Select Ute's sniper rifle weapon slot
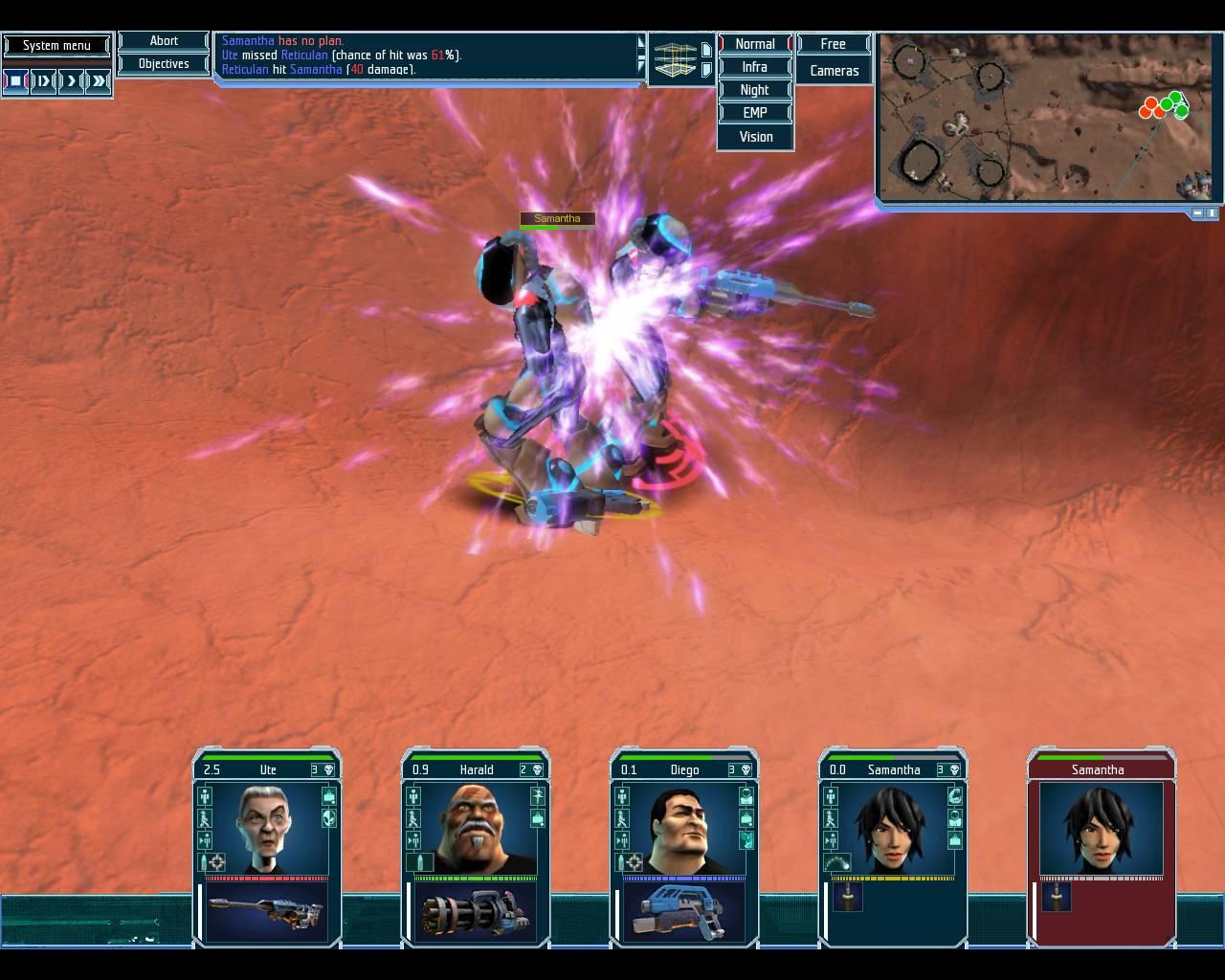Image resolution: width=1225 pixels, height=980 pixels. click(x=267, y=913)
